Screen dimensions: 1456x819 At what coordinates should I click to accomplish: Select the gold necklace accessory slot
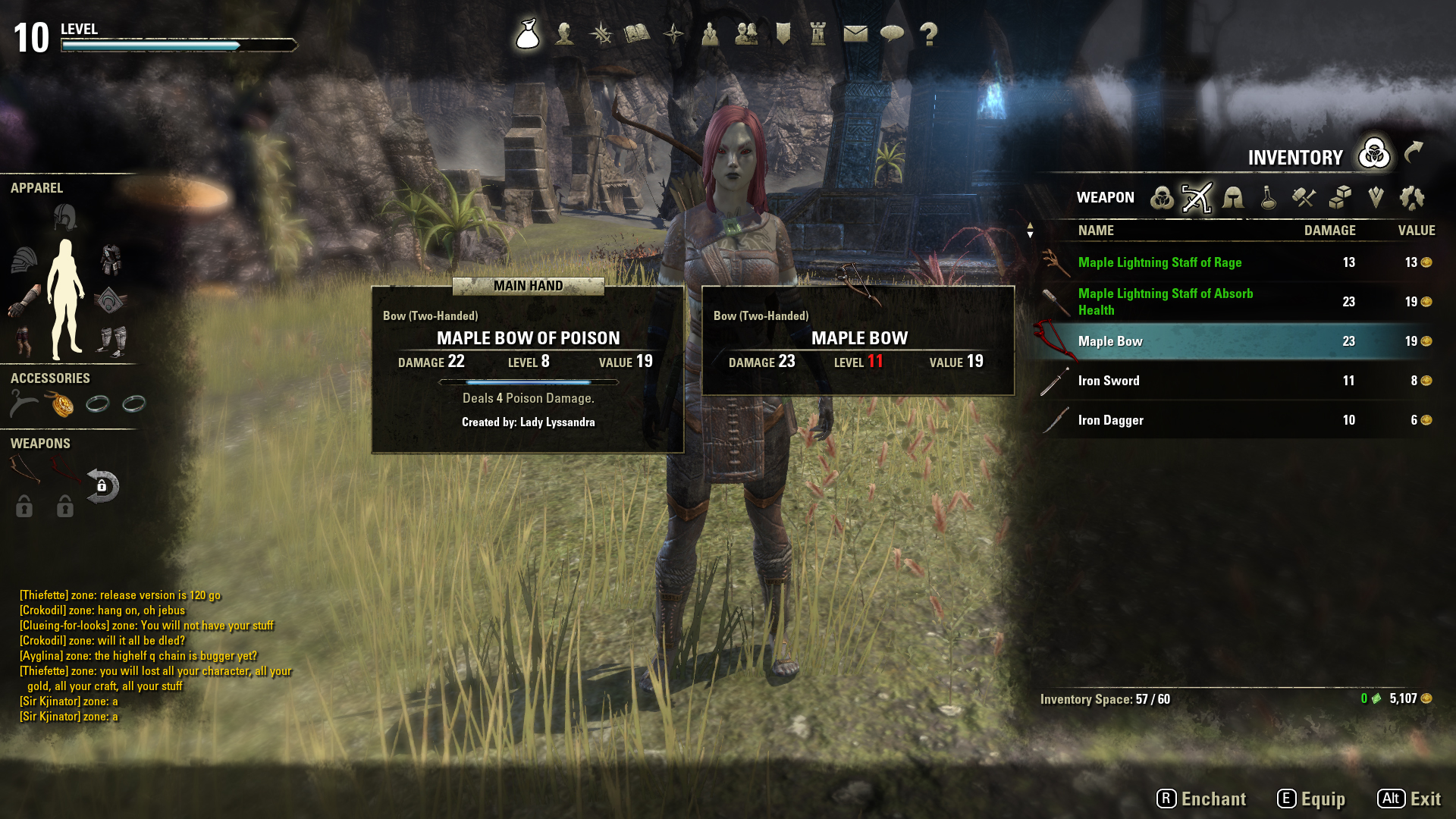[x=61, y=404]
